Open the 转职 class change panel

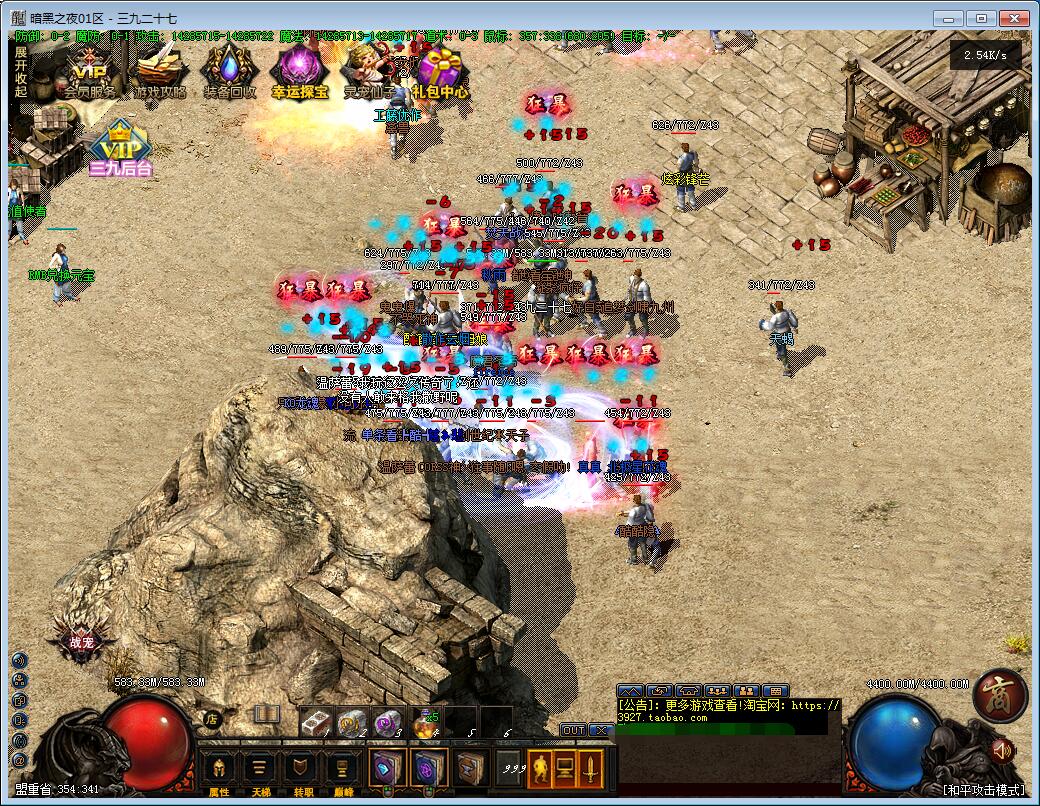pyautogui.click(x=301, y=771)
